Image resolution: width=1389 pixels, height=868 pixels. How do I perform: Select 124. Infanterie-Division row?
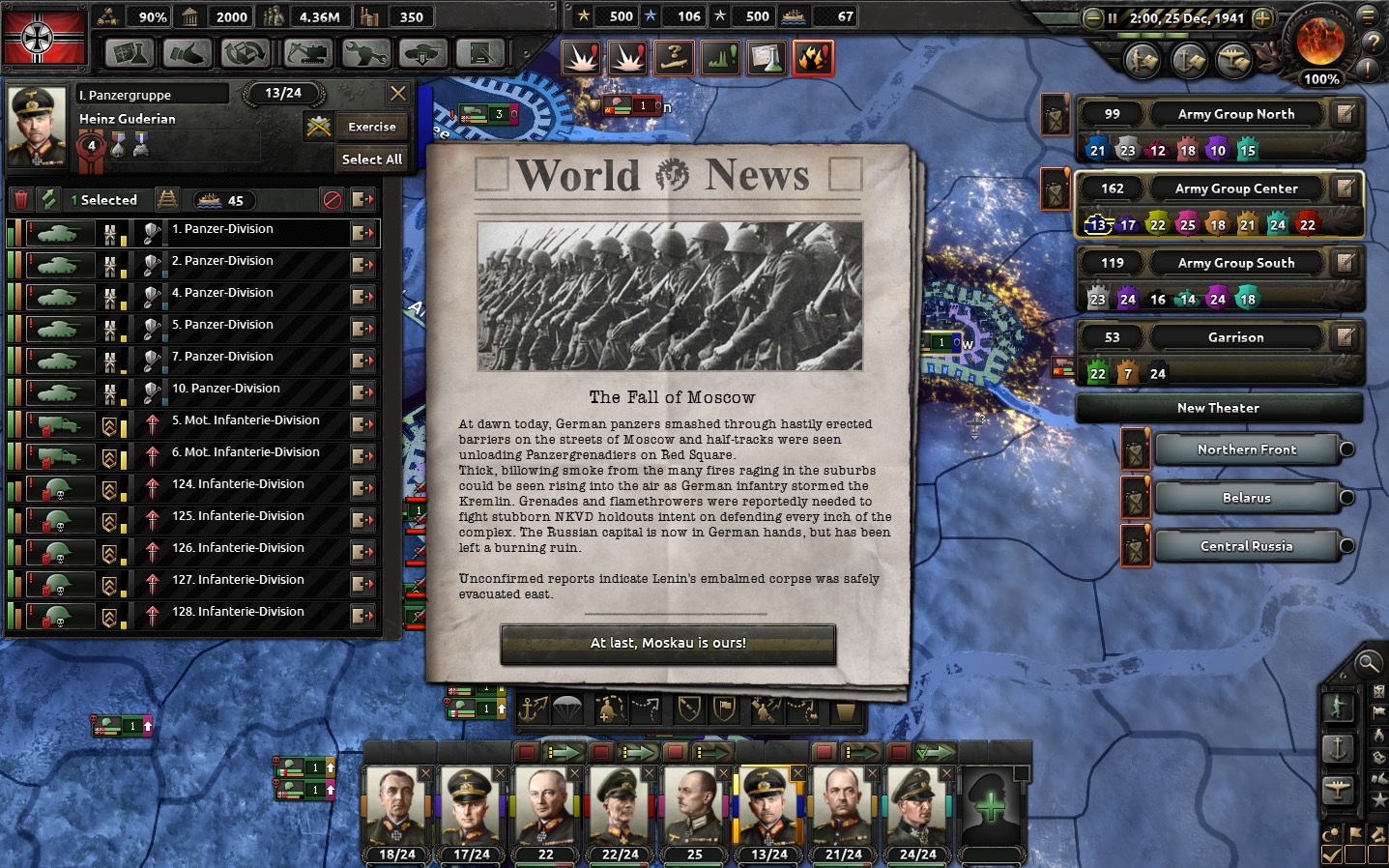(238, 485)
